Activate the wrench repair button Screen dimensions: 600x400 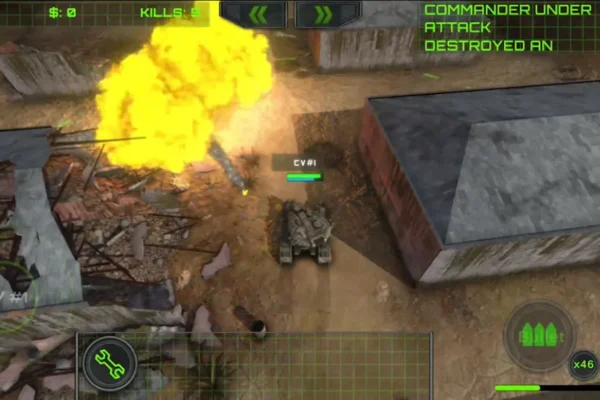108,361
